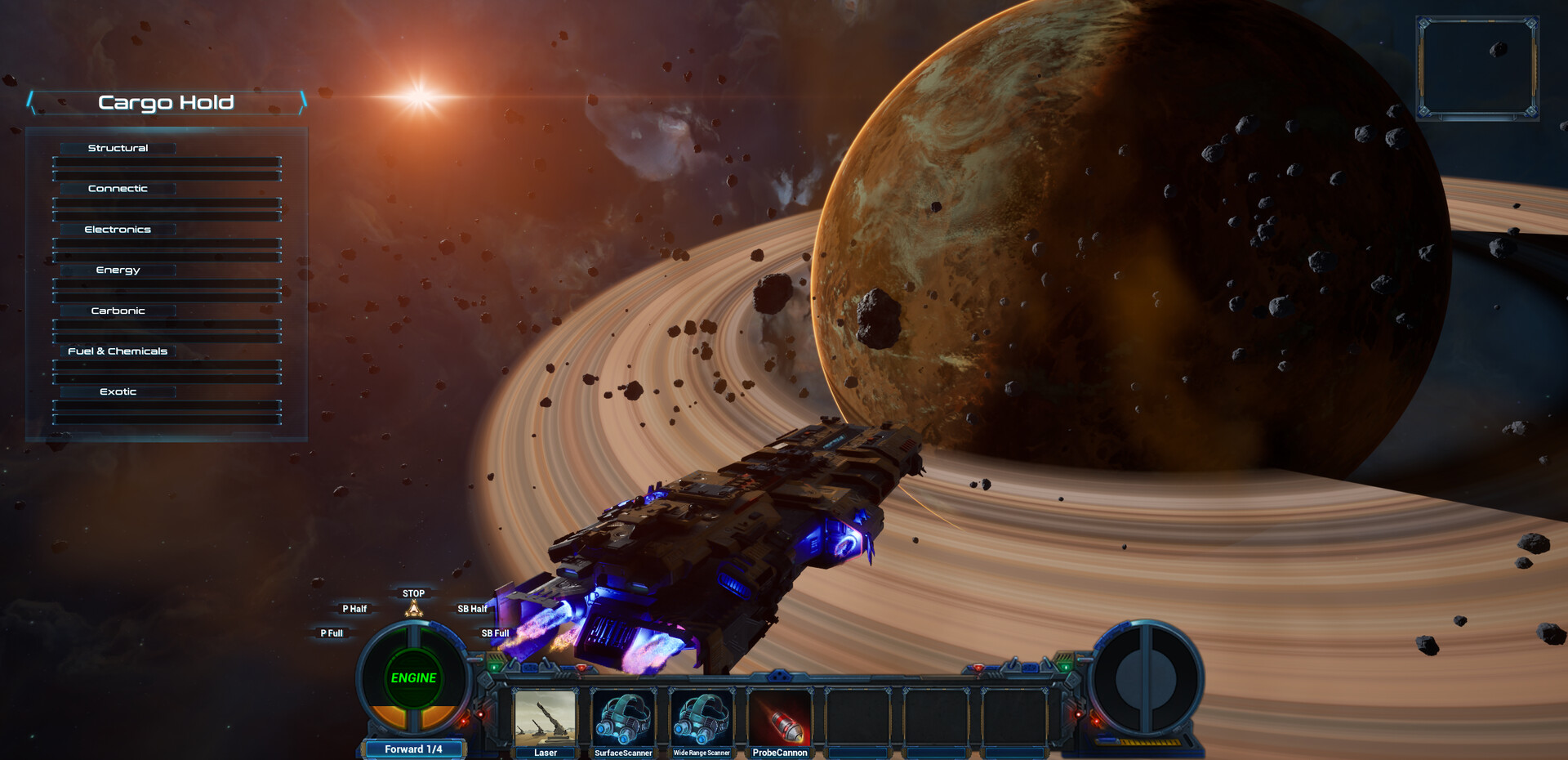Image resolution: width=1568 pixels, height=760 pixels.
Task: Use the Wide Range Scanner
Action: pyautogui.click(x=702, y=718)
